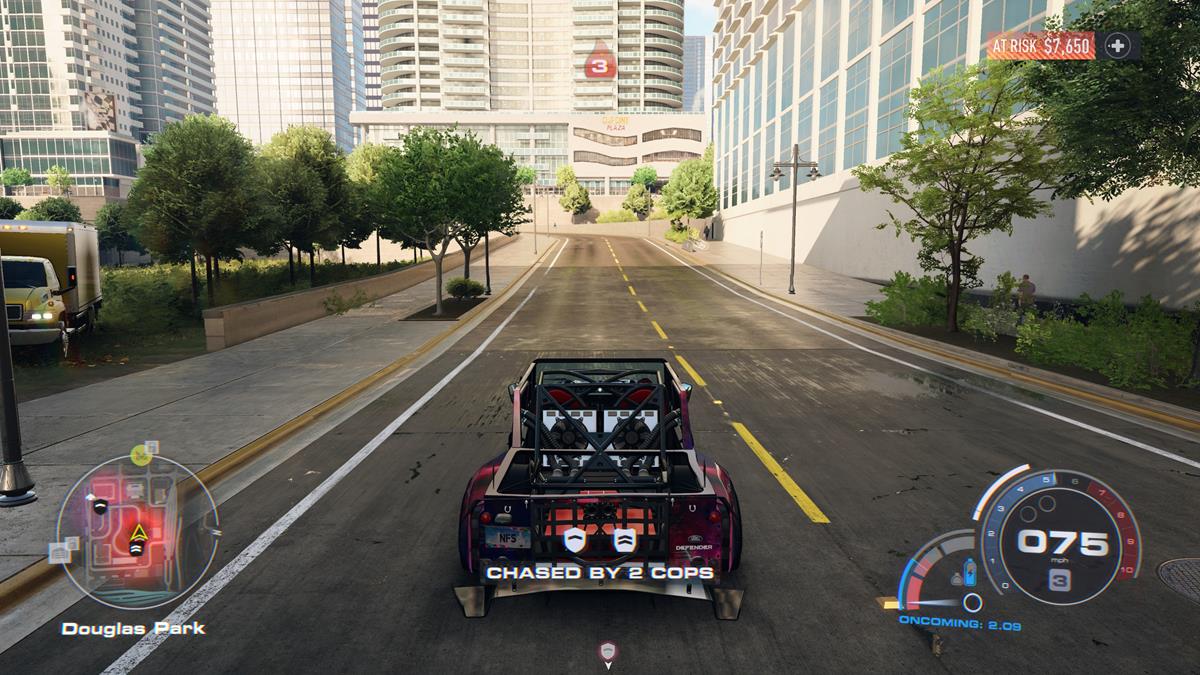Image resolution: width=1200 pixels, height=675 pixels.
Task: Click the blue nitrous bottle icon
Action: coord(967,573)
